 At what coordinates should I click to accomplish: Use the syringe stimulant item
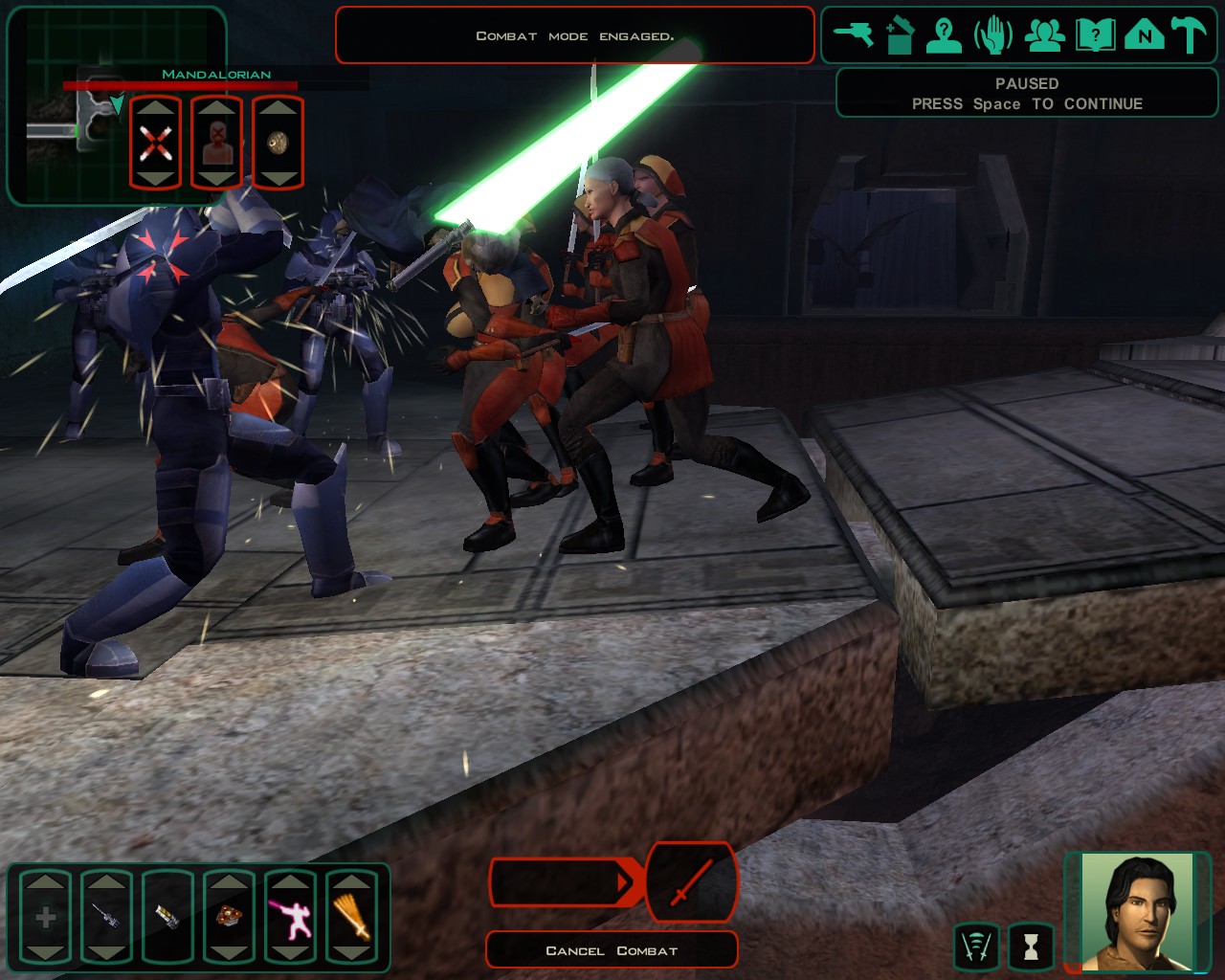106,918
